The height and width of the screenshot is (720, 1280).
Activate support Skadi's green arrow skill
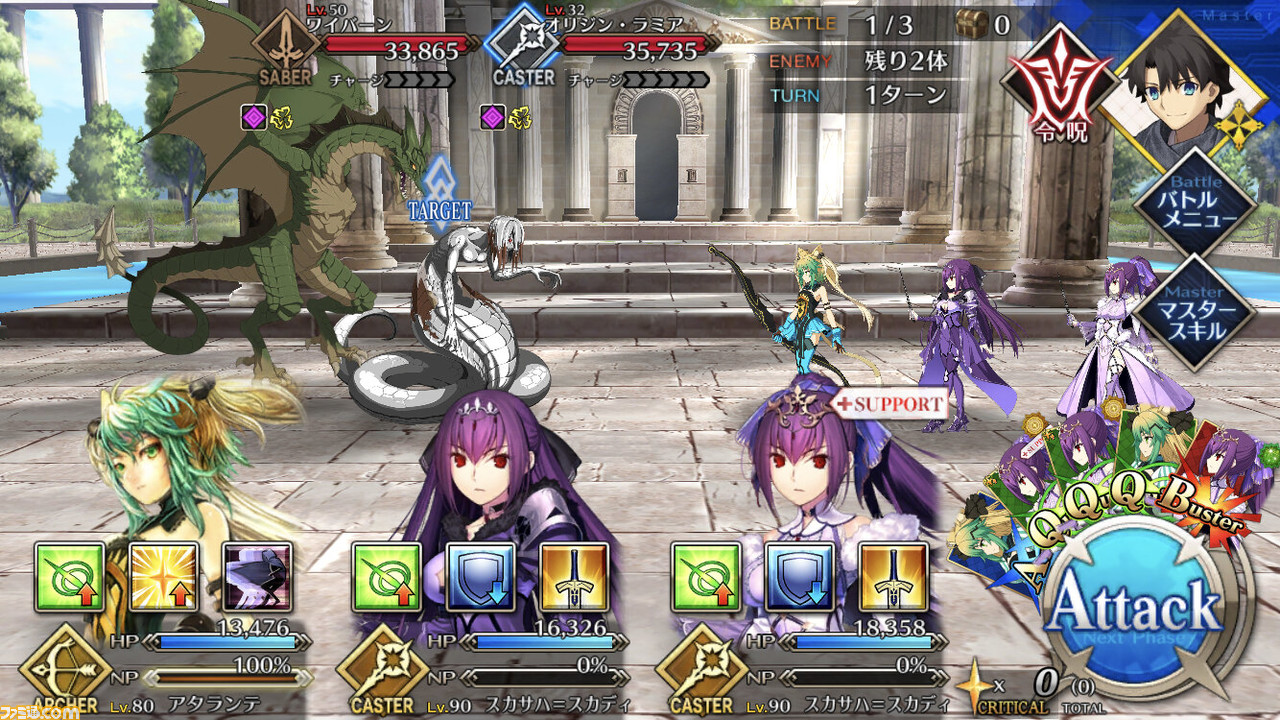tap(706, 577)
